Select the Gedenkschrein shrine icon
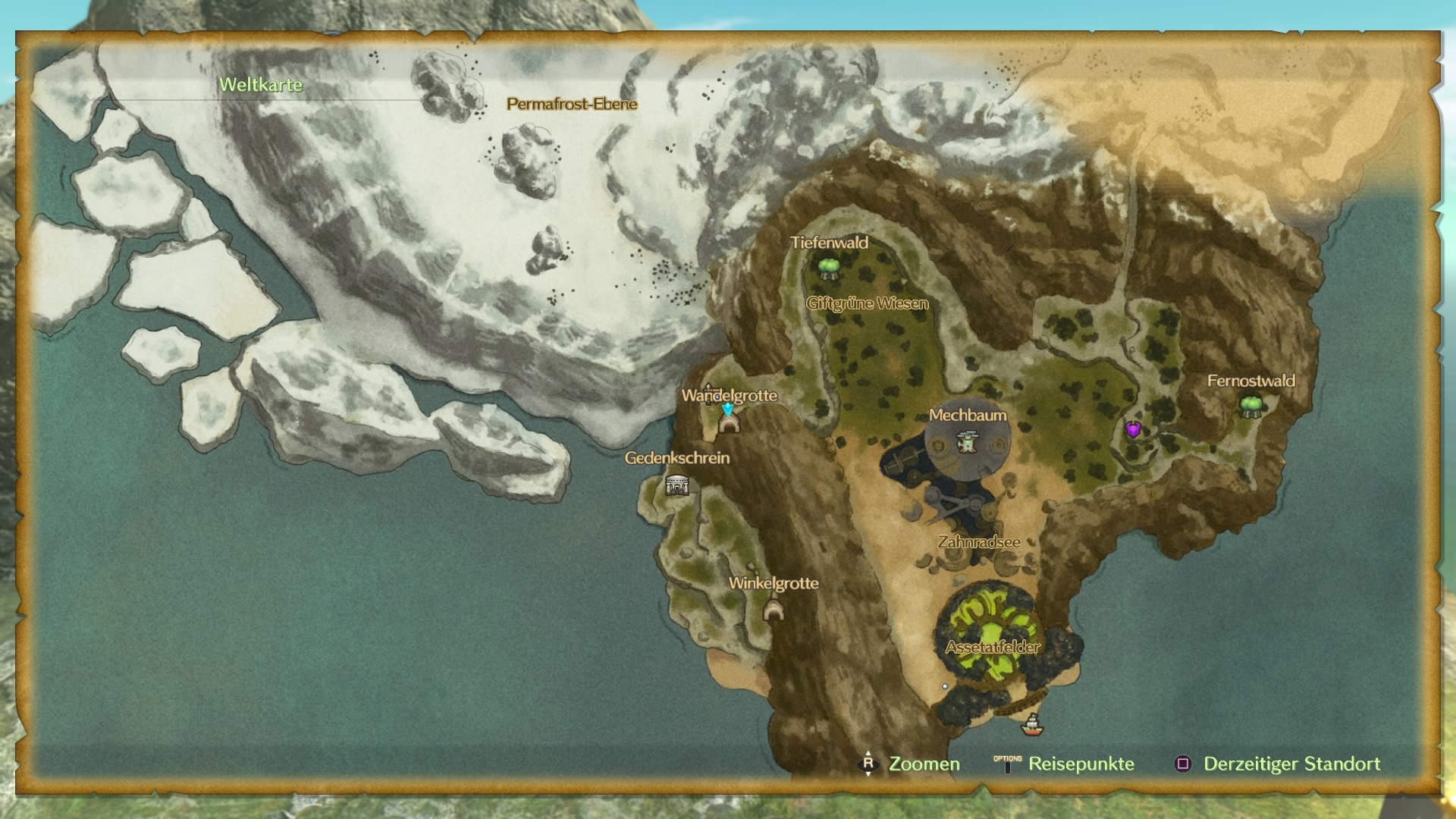 click(676, 485)
